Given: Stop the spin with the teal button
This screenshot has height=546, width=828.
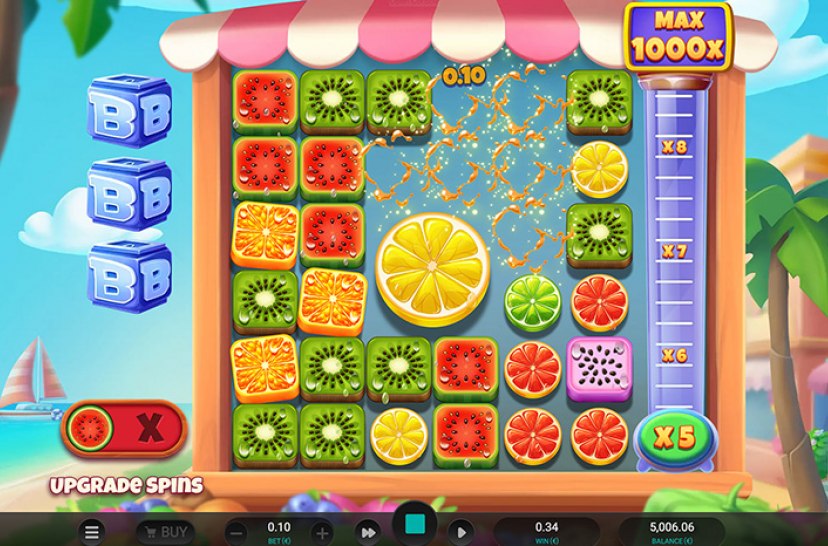Looking at the screenshot, I should [x=414, y=526].
